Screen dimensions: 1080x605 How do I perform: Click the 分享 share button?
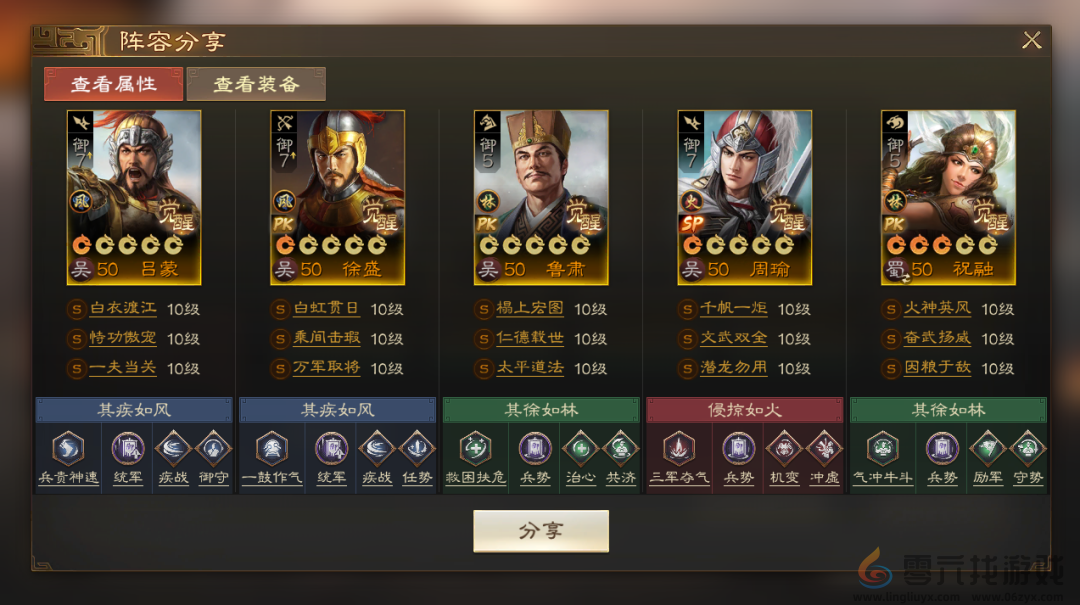(x=540, y=531)
